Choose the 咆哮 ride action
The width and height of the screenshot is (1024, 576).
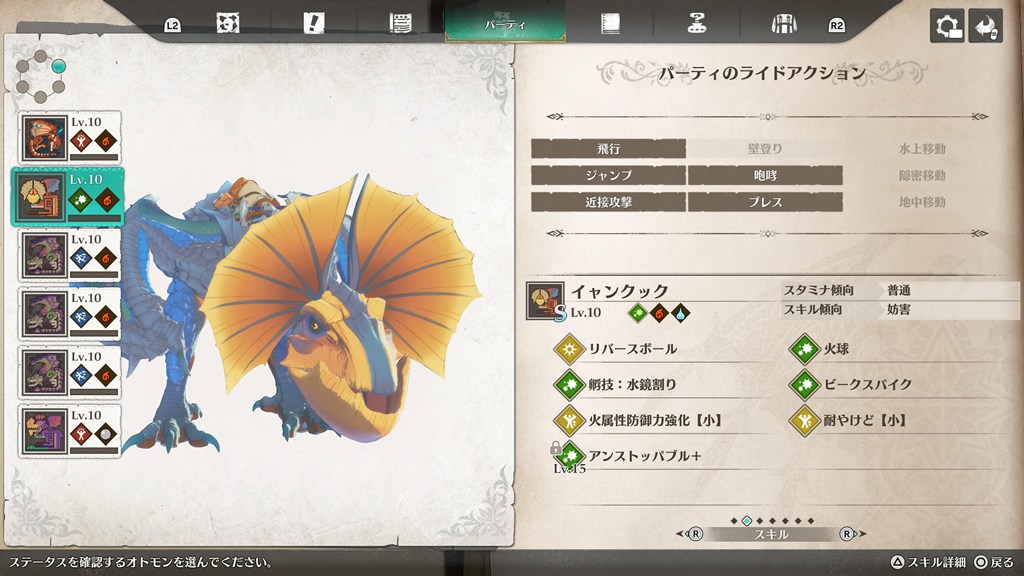pos(765,175)
